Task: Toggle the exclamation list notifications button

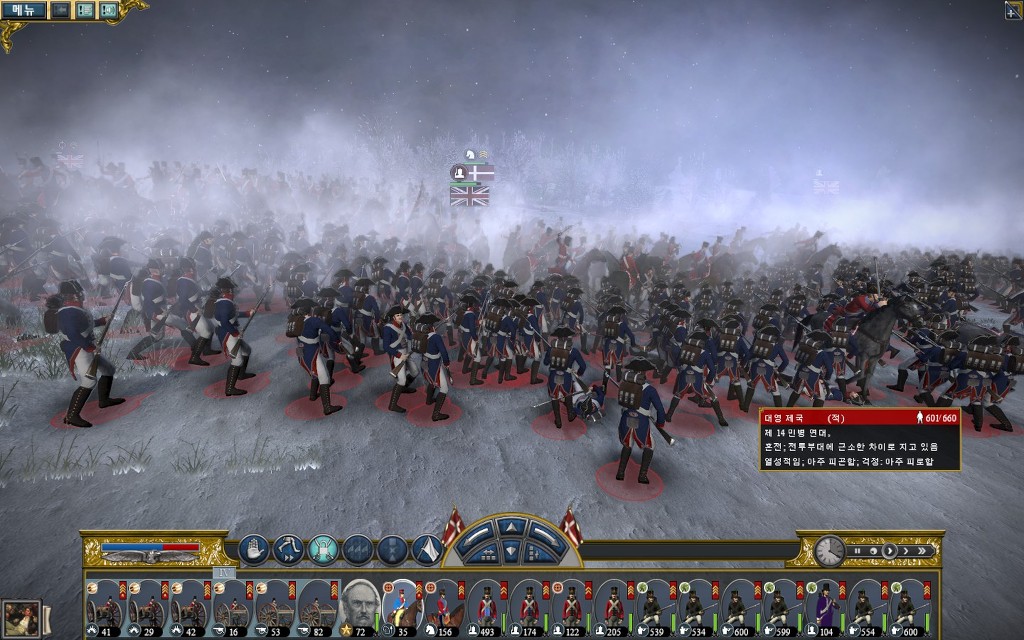Action: (85, 10)
